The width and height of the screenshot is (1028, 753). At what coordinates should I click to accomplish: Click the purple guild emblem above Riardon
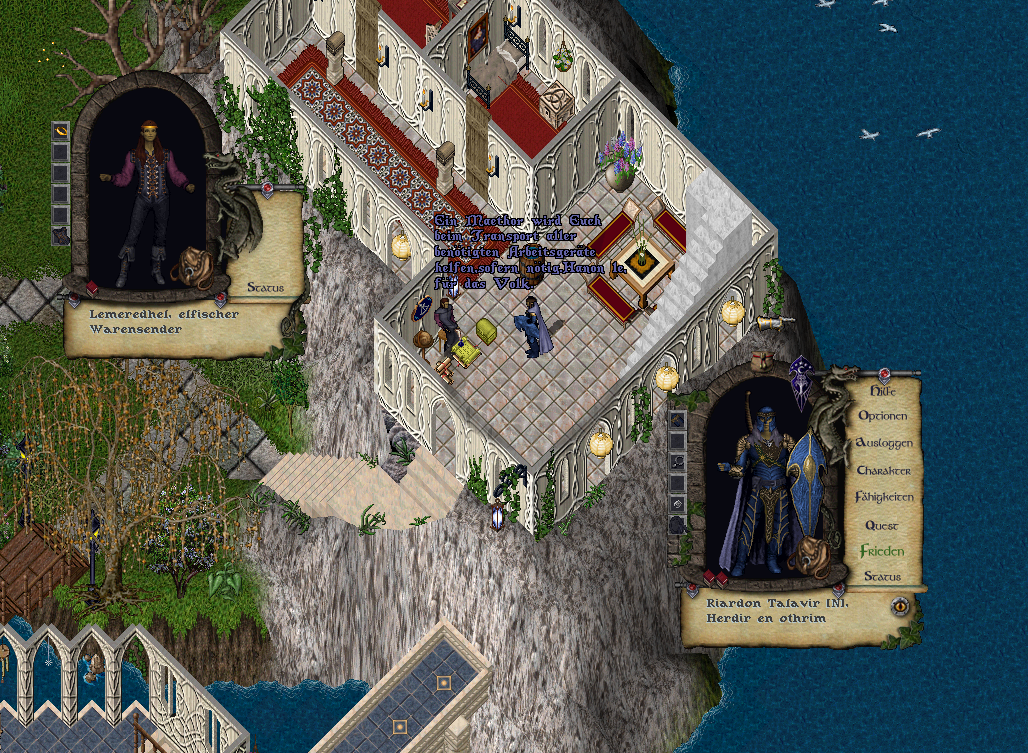801,382
